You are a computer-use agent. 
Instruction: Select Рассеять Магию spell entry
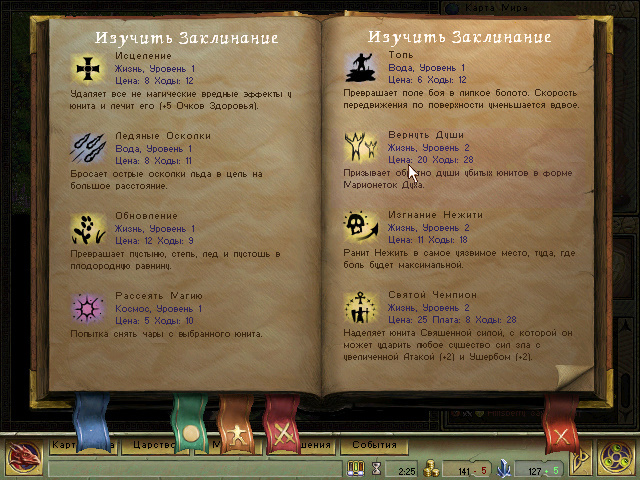[89, 308]
